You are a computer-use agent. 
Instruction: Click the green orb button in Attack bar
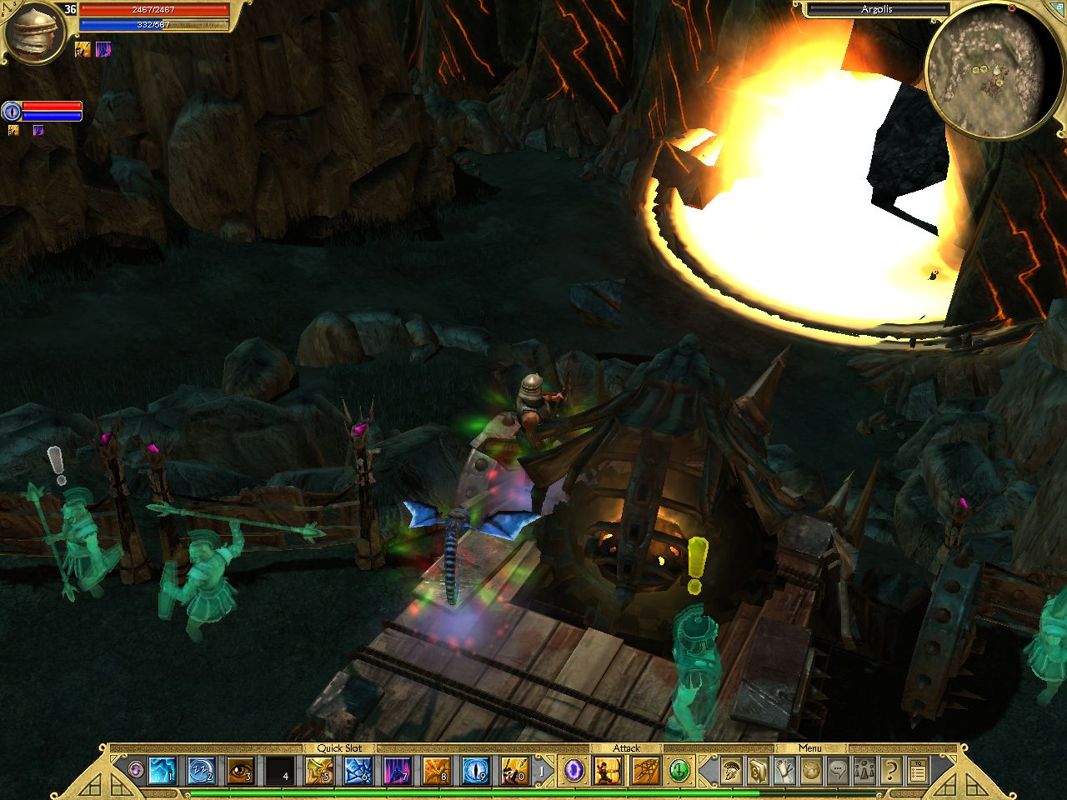[x=679, y=770]
